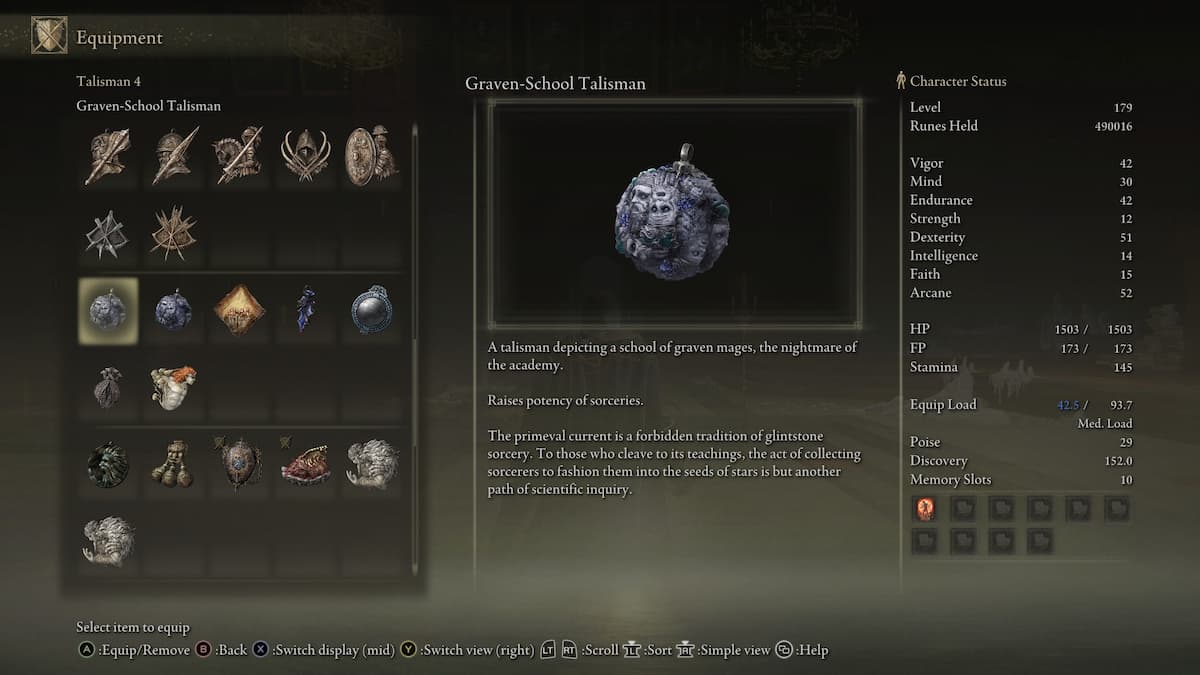The image size is (1200, 675).
Task: Equip the gold diamond-shaped talisman
Action: (239, 311)
